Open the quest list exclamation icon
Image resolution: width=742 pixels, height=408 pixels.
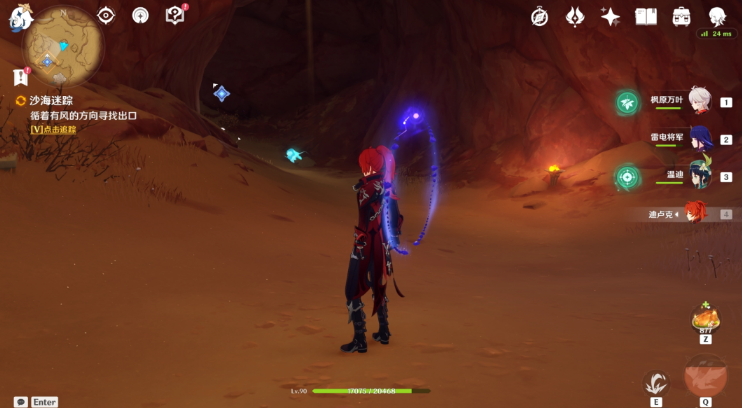pos(20,77)
